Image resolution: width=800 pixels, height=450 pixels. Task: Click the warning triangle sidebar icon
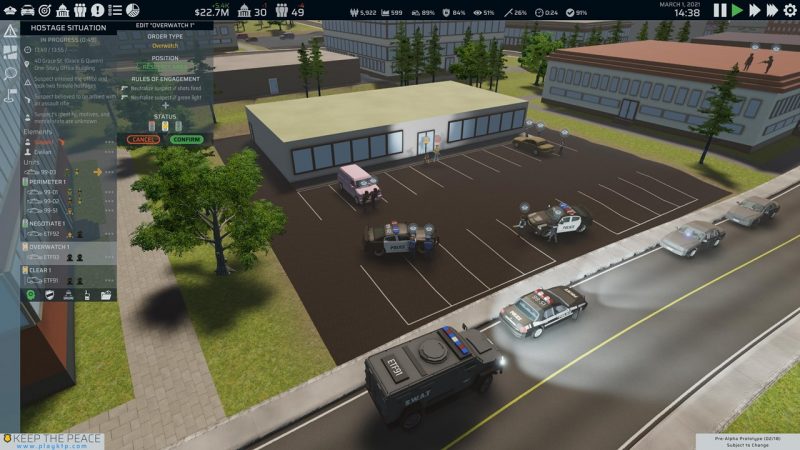click(10, 30)
